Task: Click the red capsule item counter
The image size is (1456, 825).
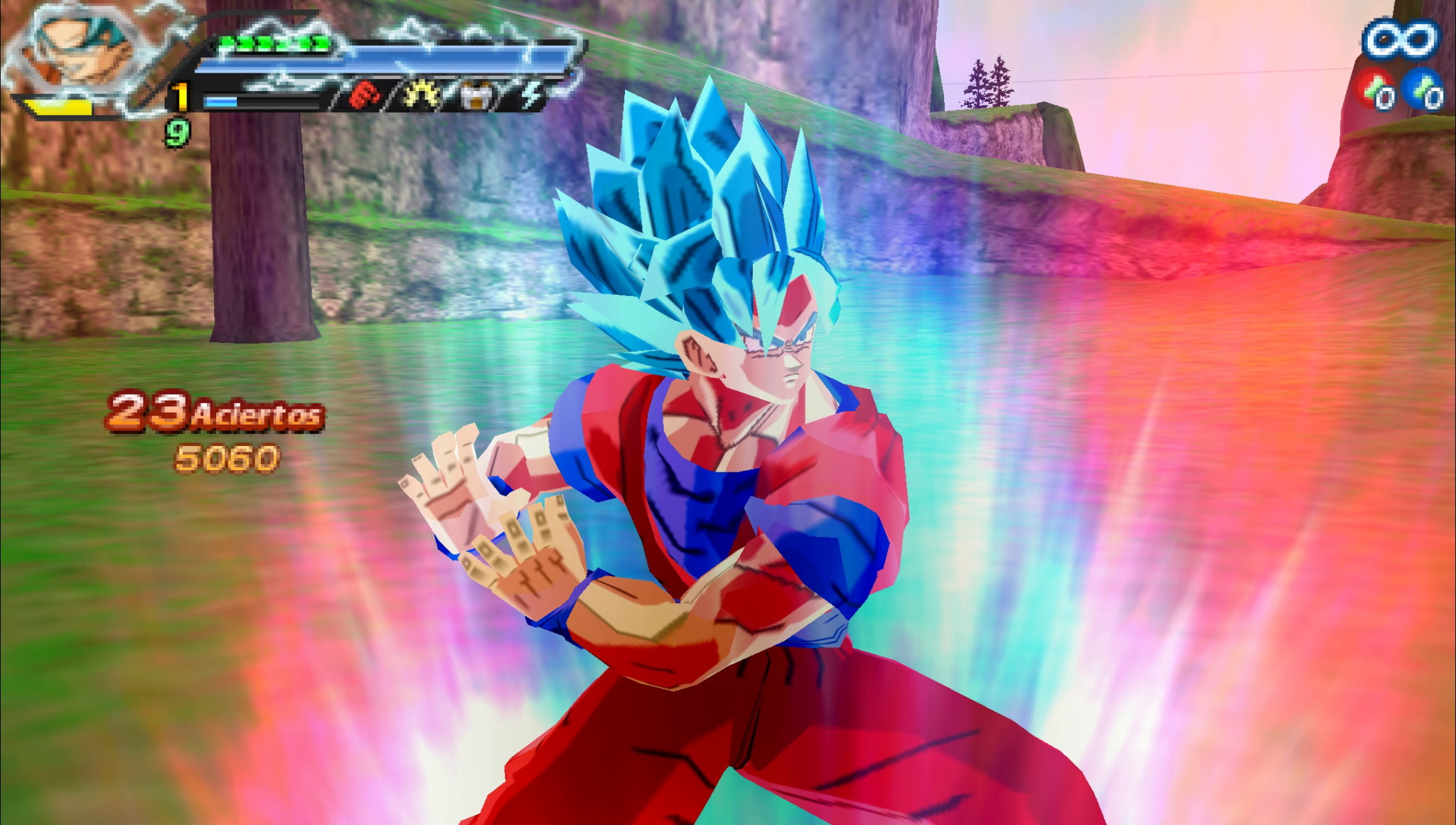Action: (x=1374, y=89)
